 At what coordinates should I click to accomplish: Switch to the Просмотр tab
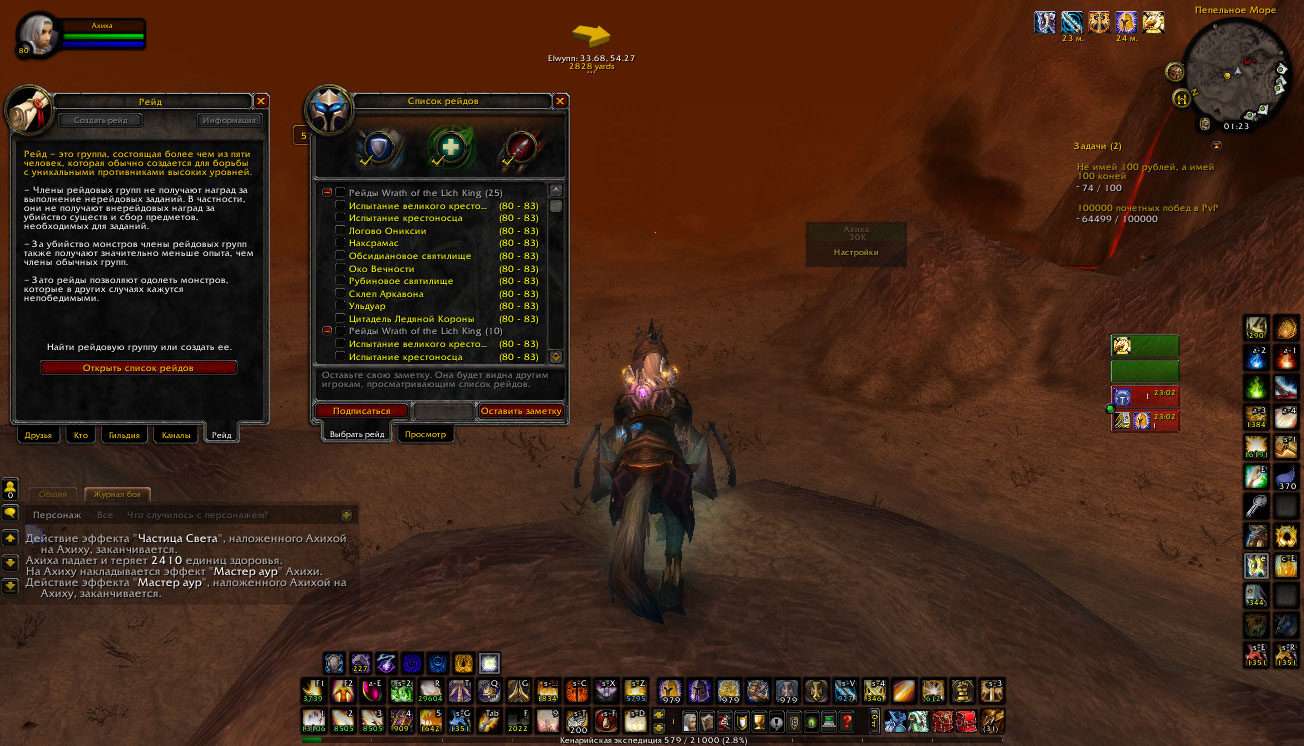pos(426,435)
